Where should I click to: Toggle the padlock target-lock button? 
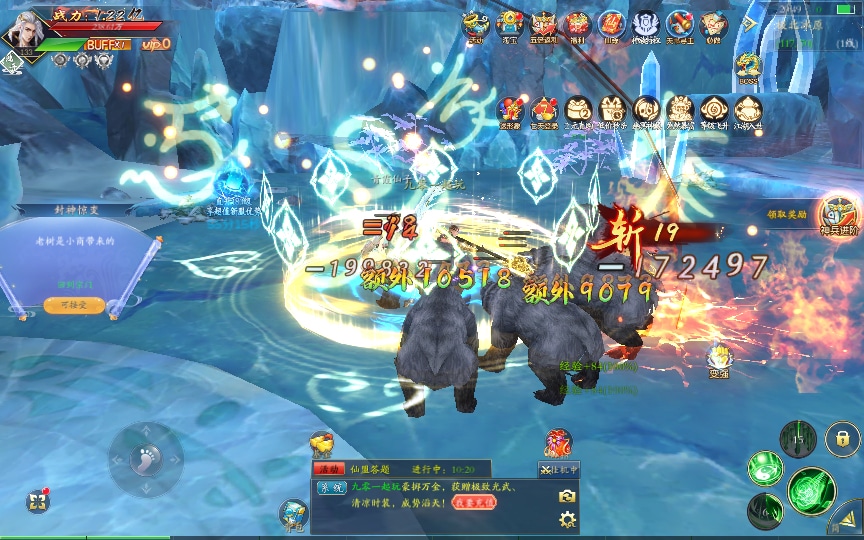pos(843,438)
